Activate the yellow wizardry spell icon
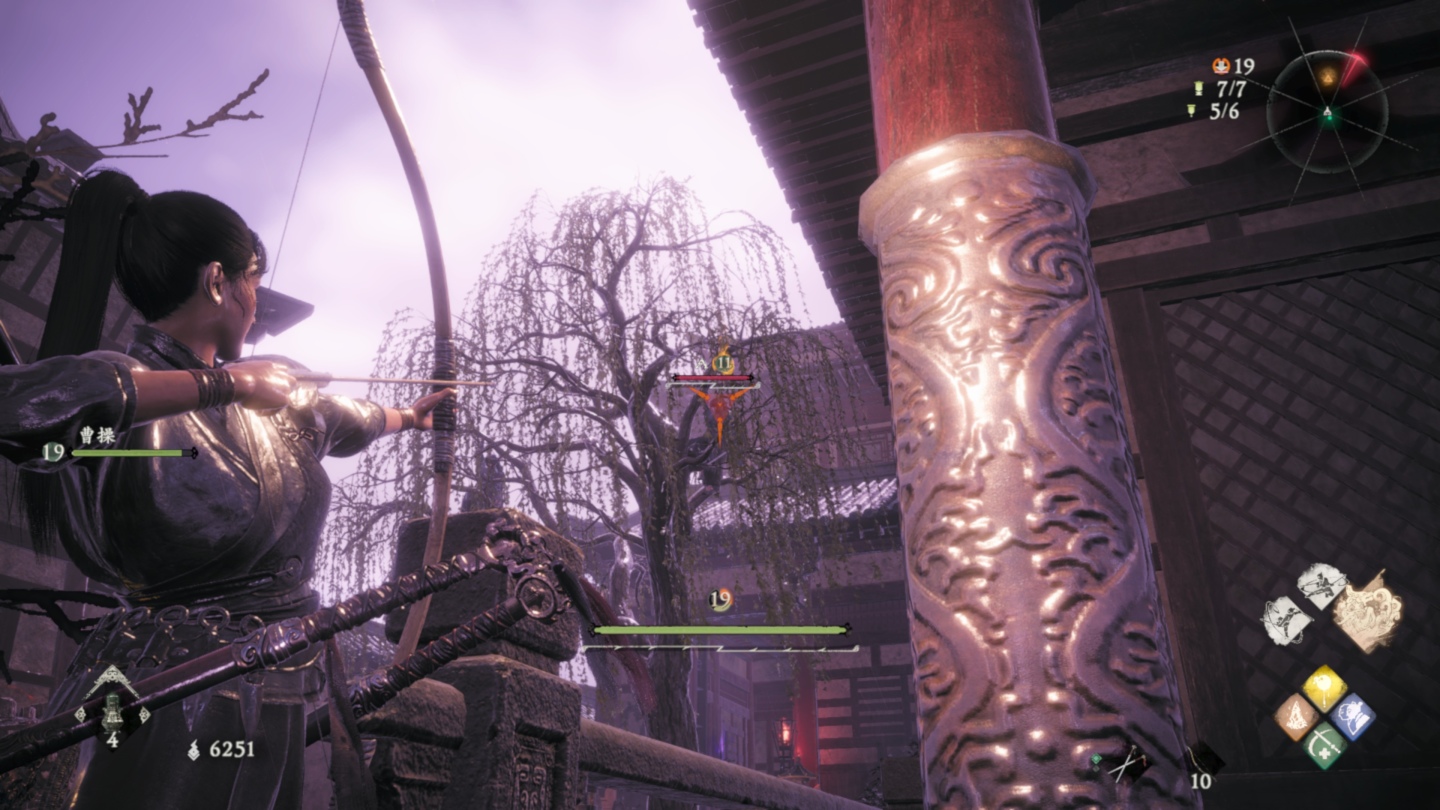 pyautogui.click(x=1324, y=688)
